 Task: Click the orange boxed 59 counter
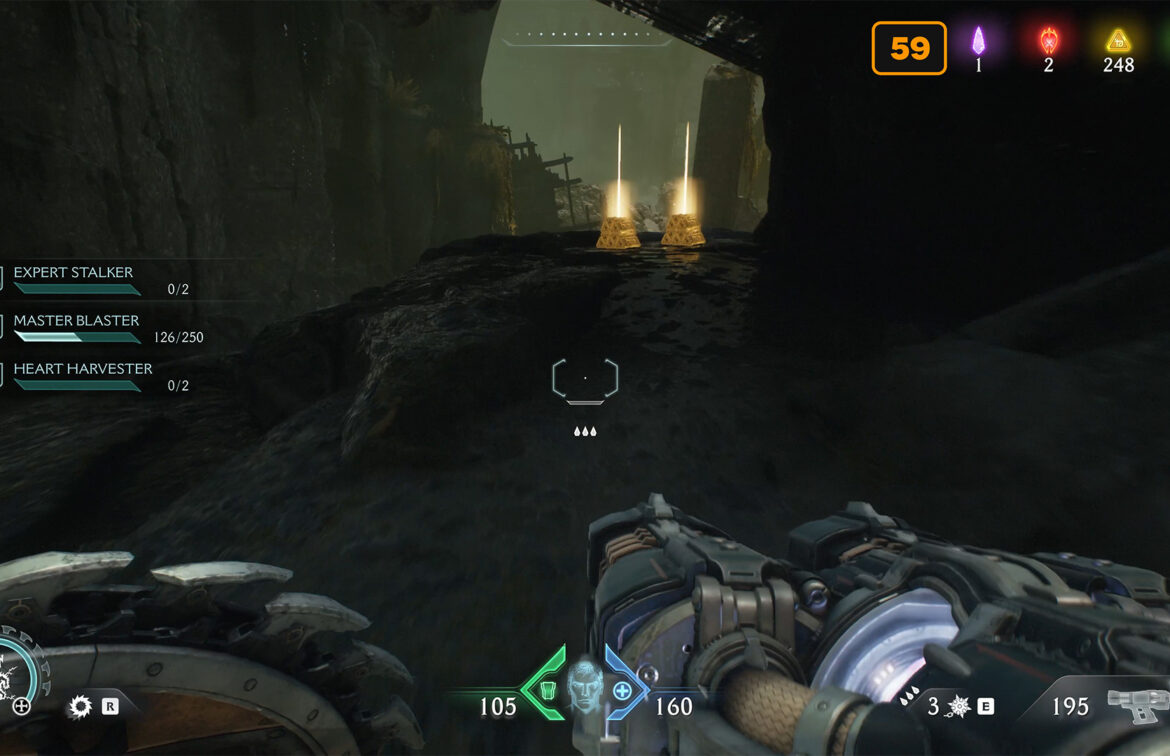909,48
